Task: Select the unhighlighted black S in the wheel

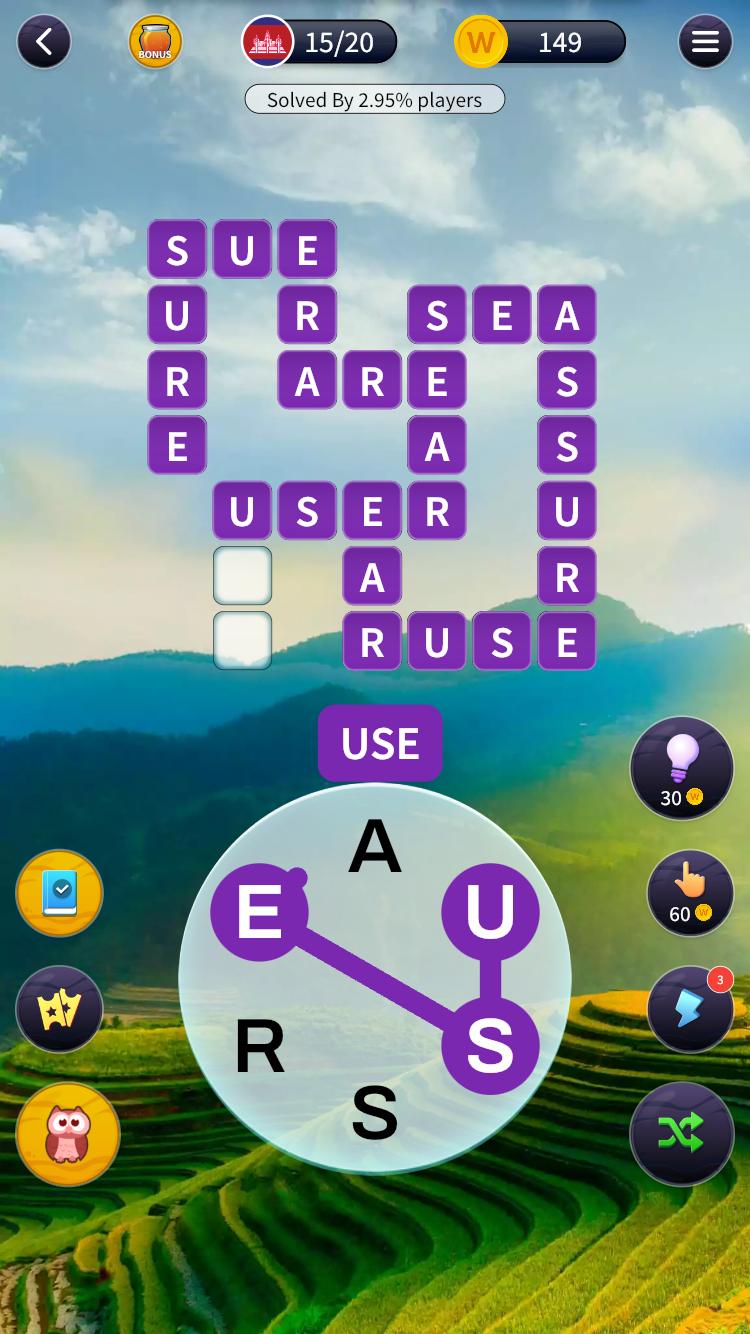Action: point(375,1112)
